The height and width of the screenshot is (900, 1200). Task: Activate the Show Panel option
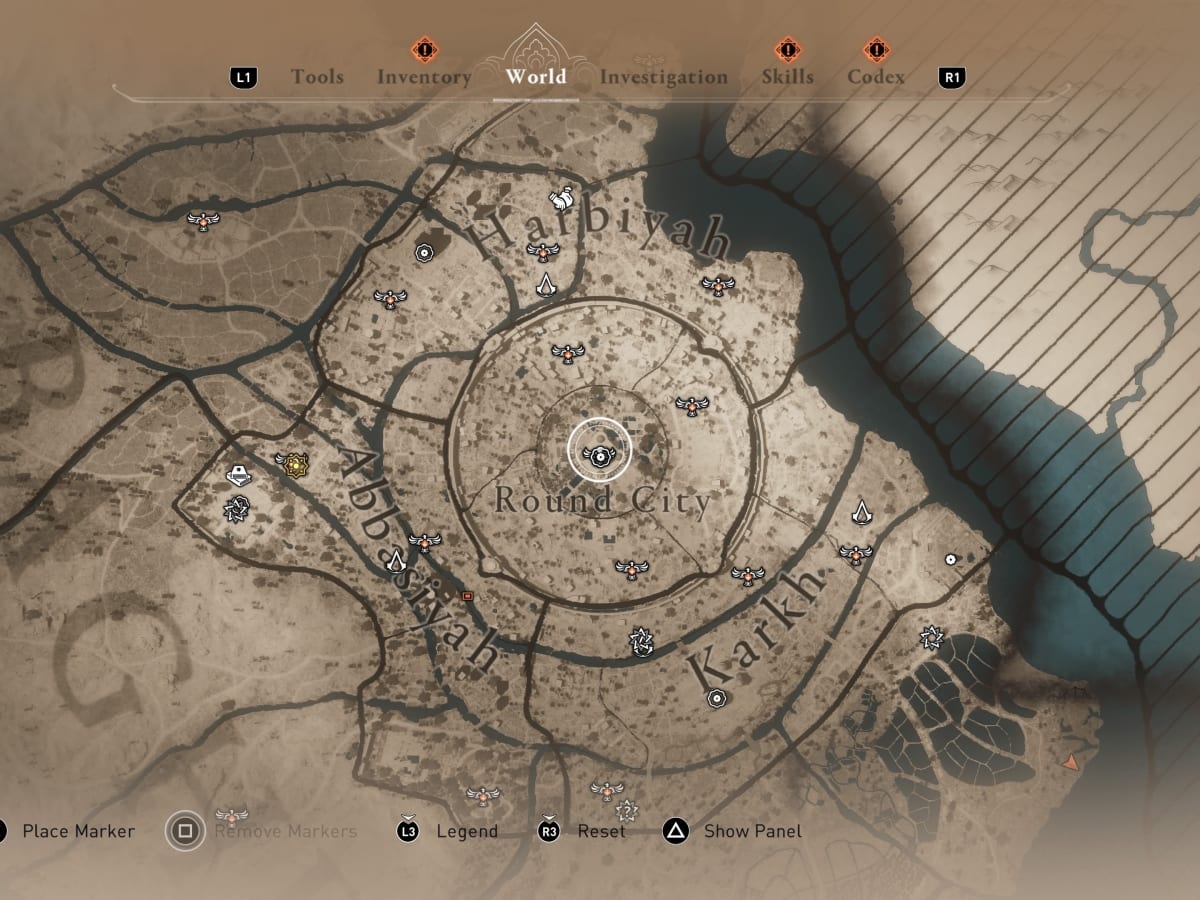click(x=752, y=831)
